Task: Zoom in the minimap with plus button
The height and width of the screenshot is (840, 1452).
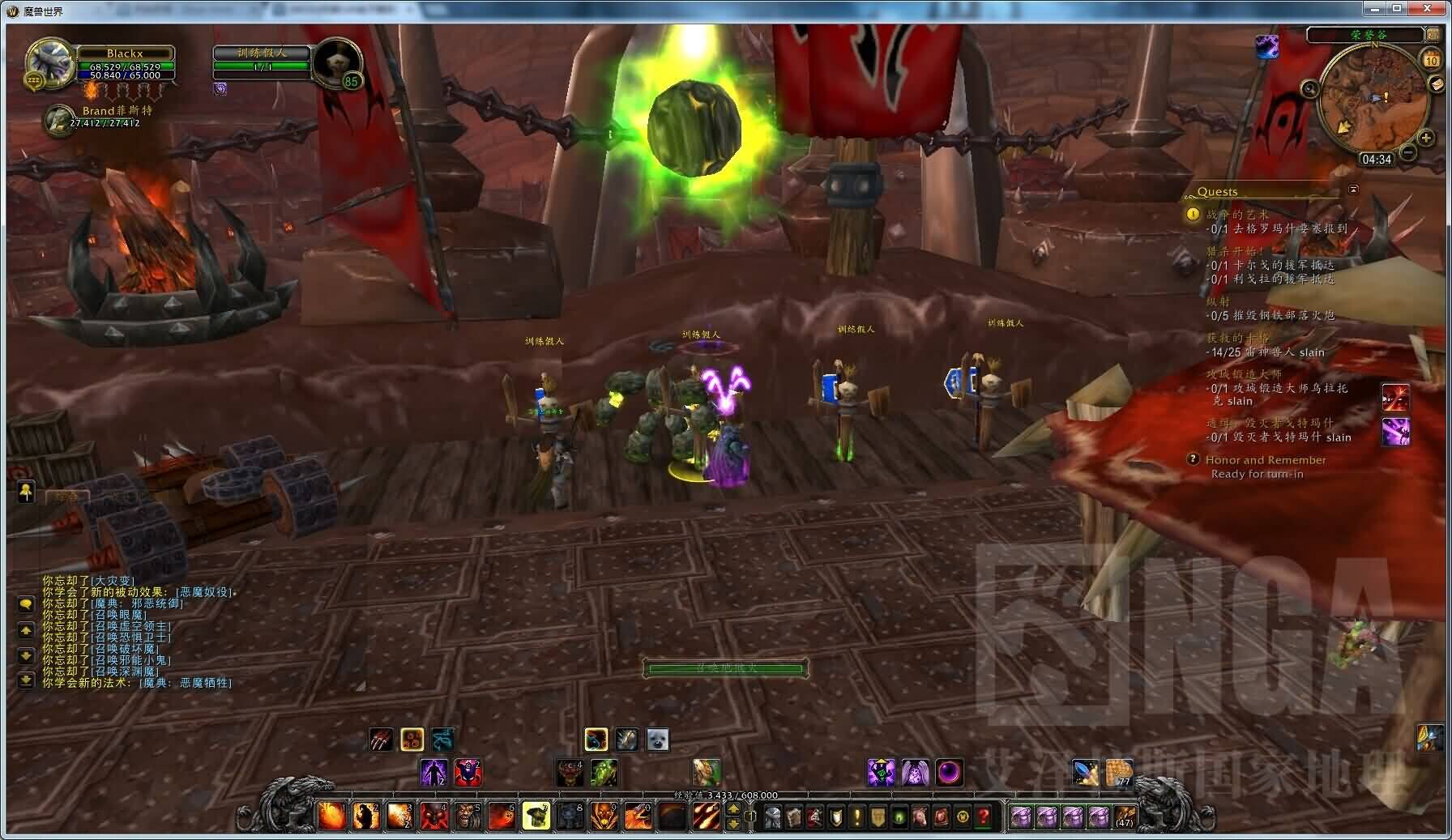Action: (x=1425, y=138)
